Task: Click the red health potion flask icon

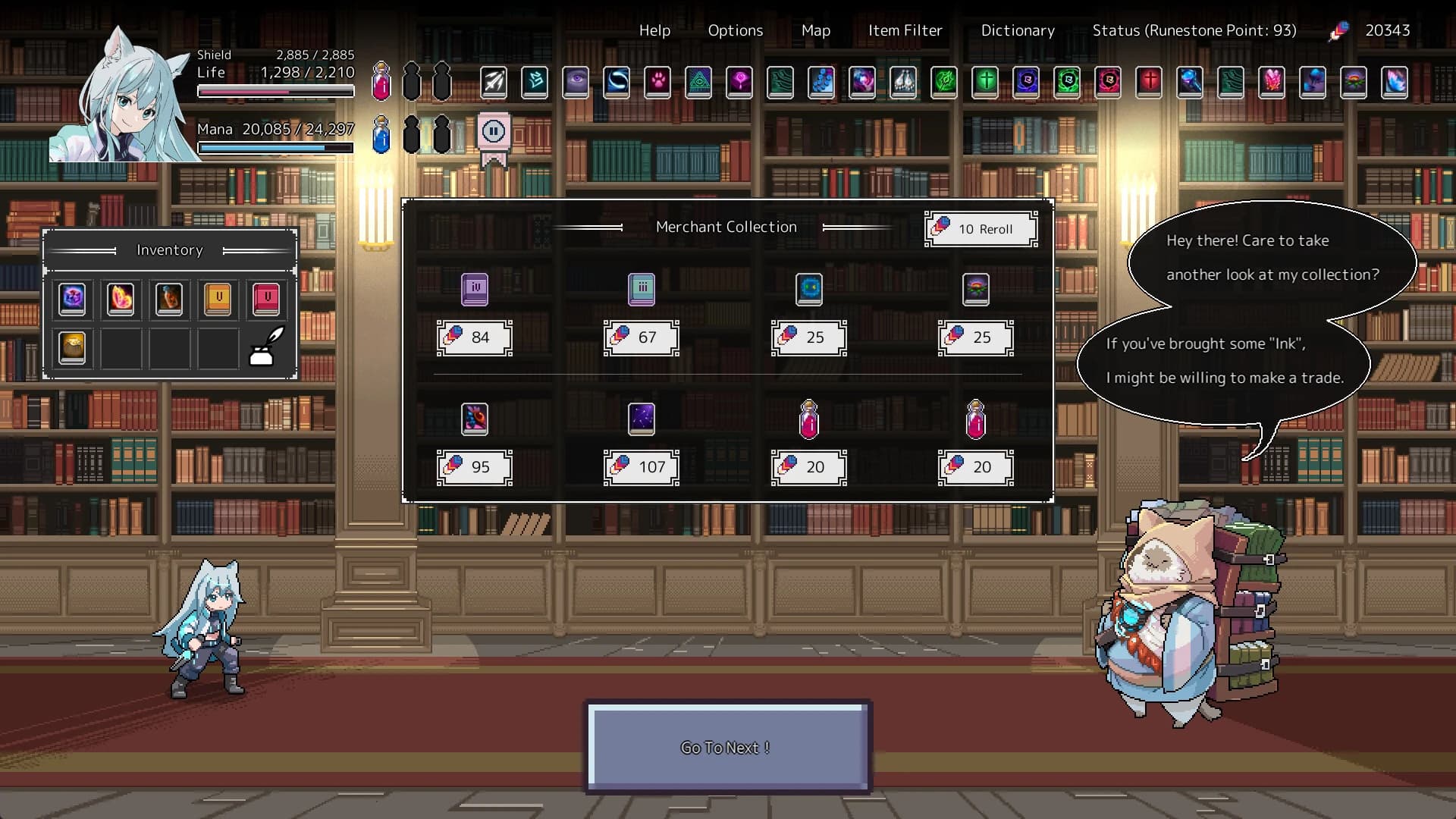Action: [381, 83]
